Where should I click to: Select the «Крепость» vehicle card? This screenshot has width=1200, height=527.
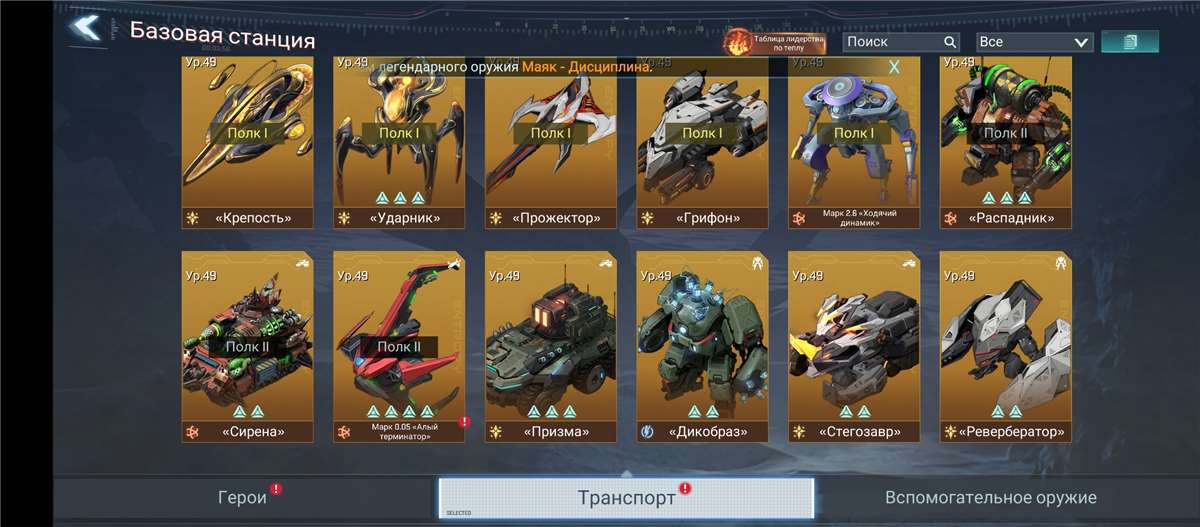[247, 142]
